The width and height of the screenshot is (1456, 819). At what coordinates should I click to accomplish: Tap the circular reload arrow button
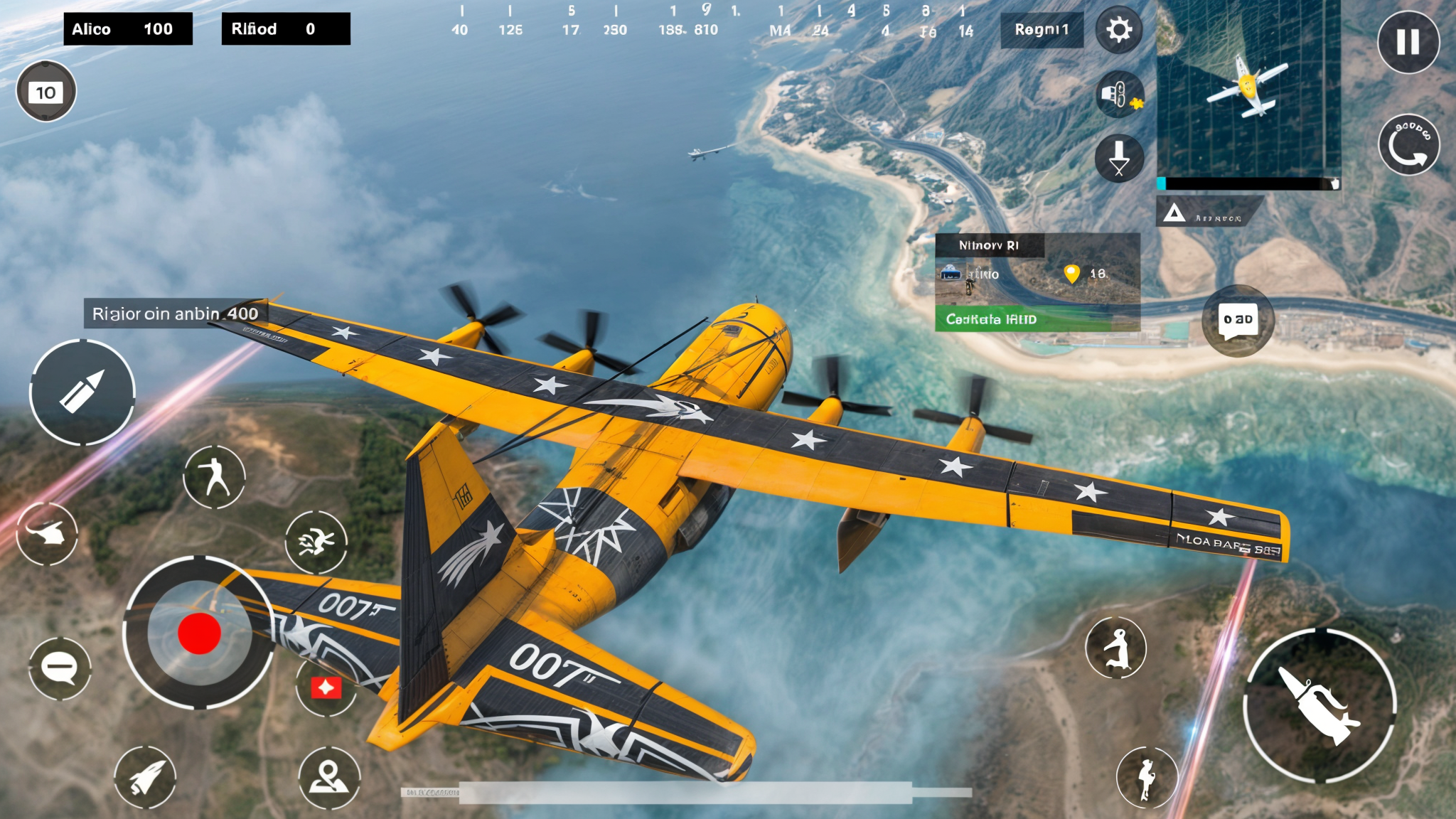pos(1408,144)
